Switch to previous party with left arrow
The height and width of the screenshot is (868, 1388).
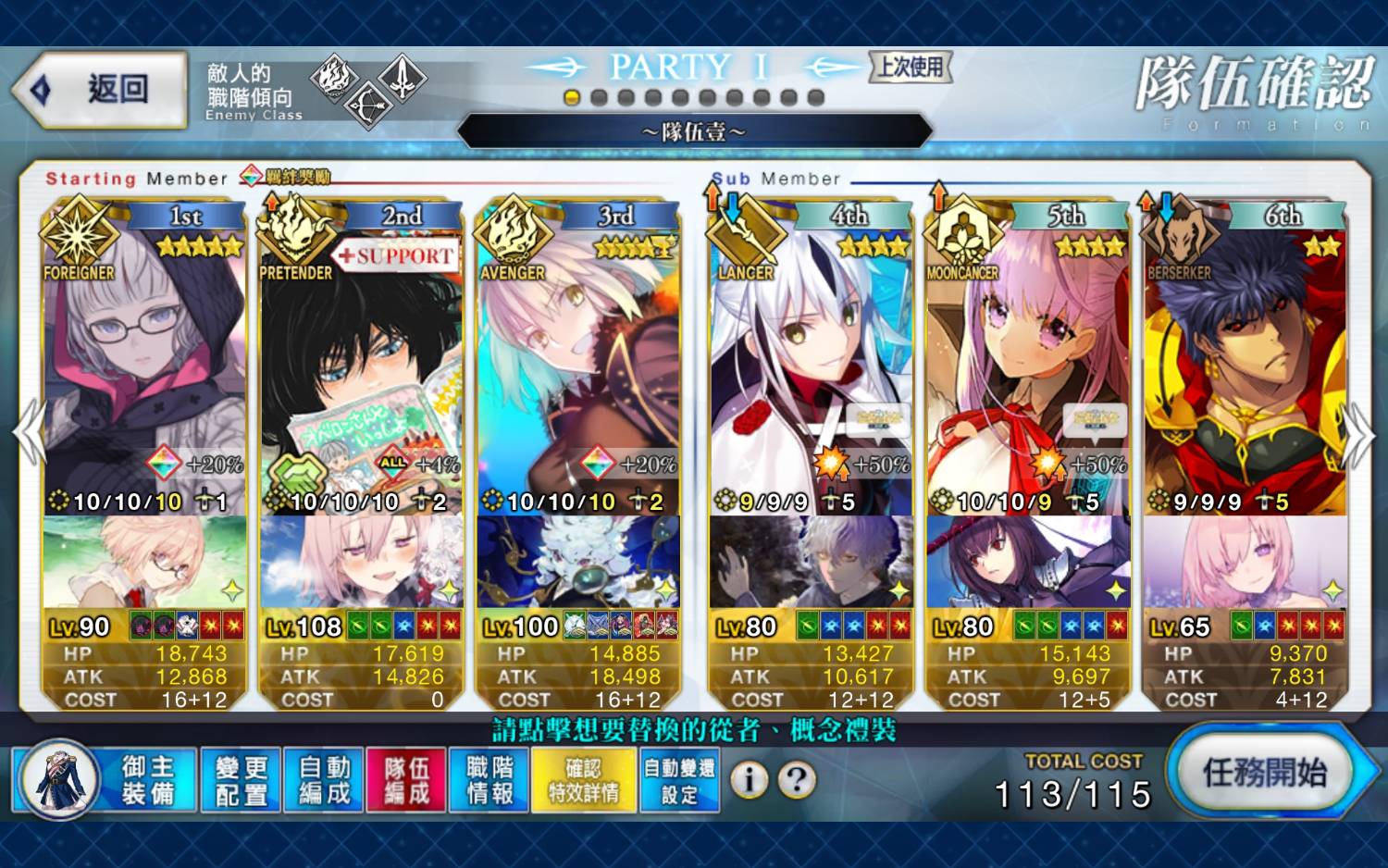click(30, 433)
